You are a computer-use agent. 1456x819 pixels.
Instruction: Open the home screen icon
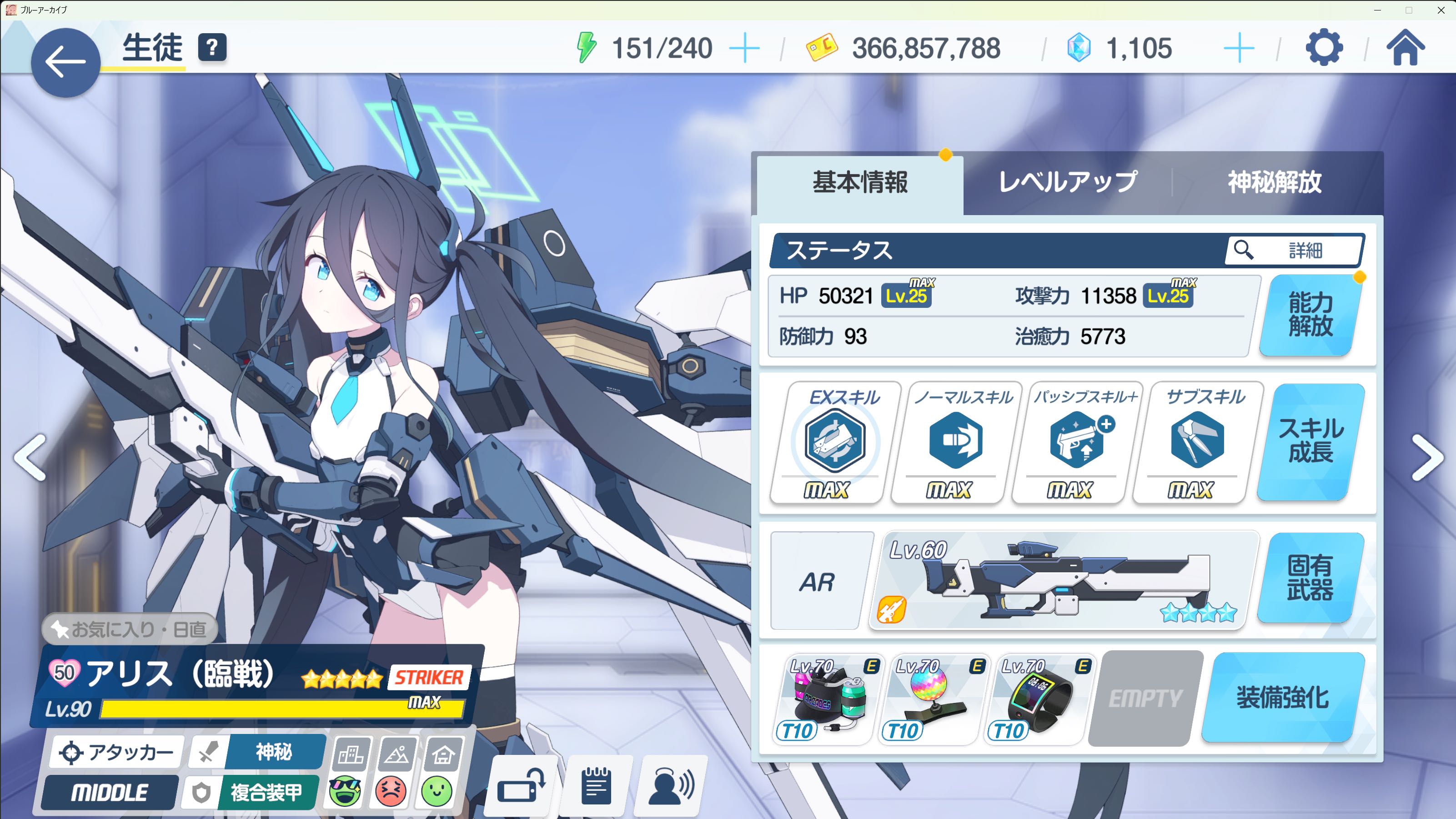(1405, 48)
